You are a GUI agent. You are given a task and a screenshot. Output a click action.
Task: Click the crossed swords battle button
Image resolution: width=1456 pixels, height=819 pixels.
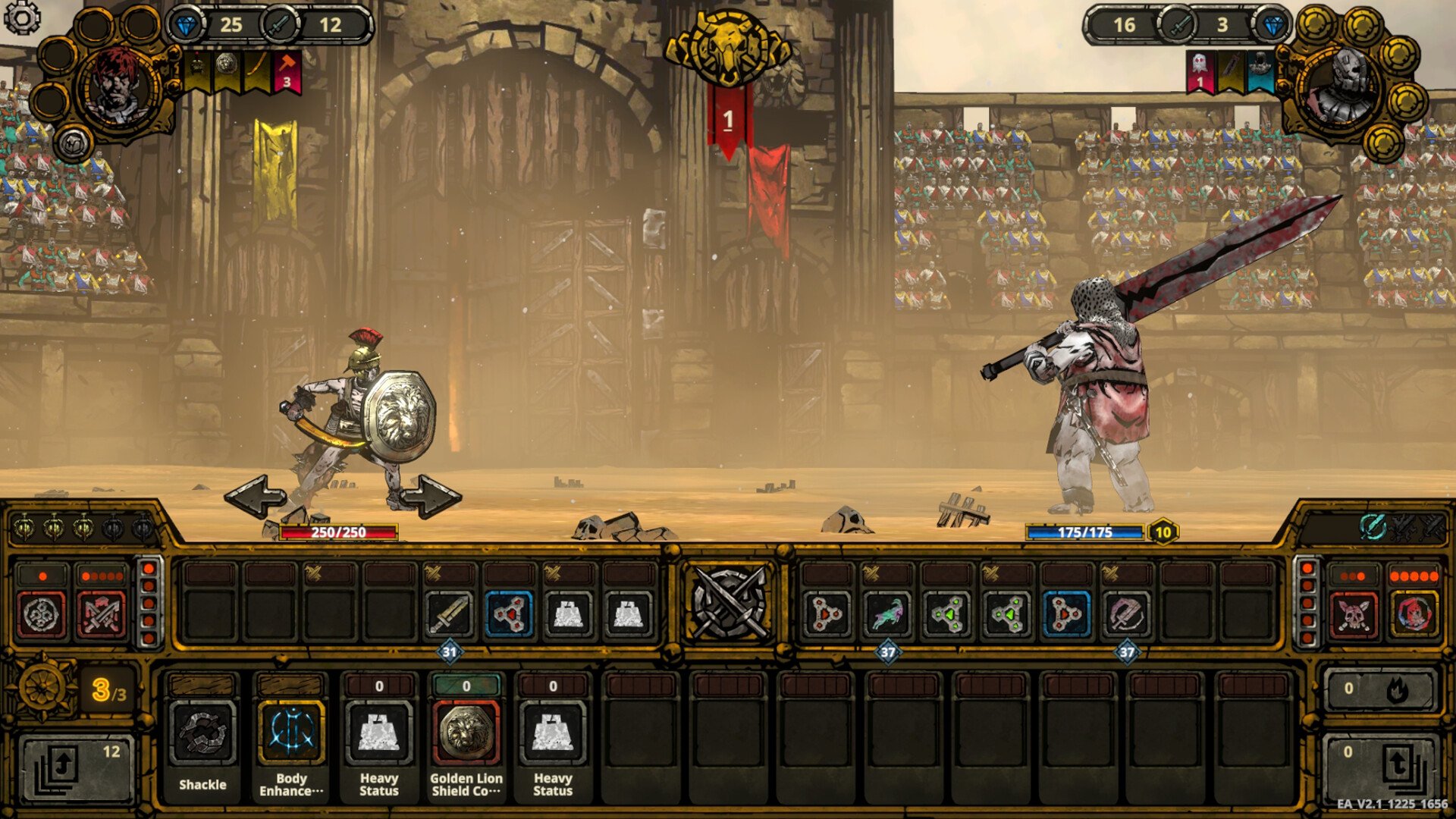[728, 604]
